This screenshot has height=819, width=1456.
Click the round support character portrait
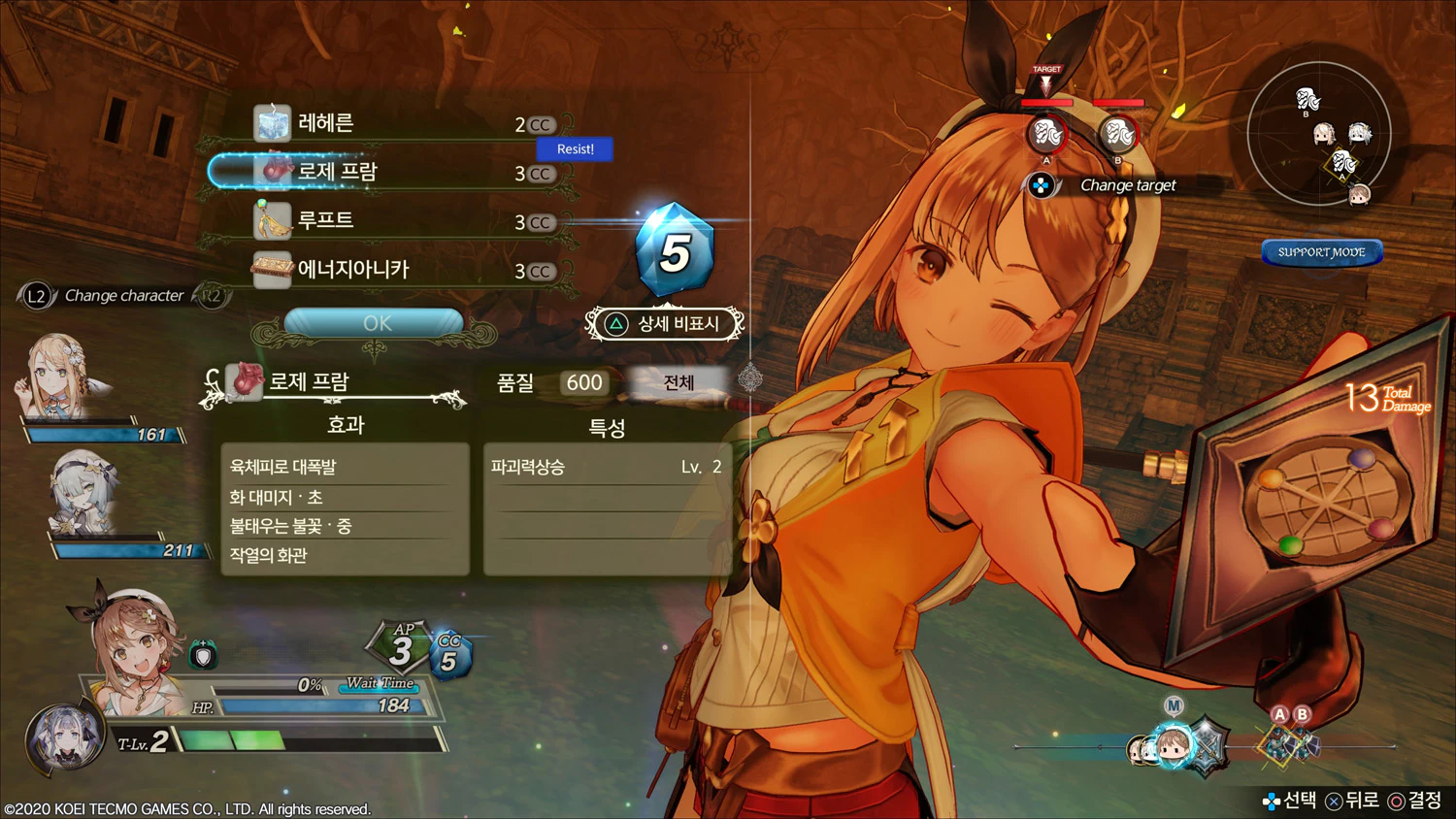(64, 738)
